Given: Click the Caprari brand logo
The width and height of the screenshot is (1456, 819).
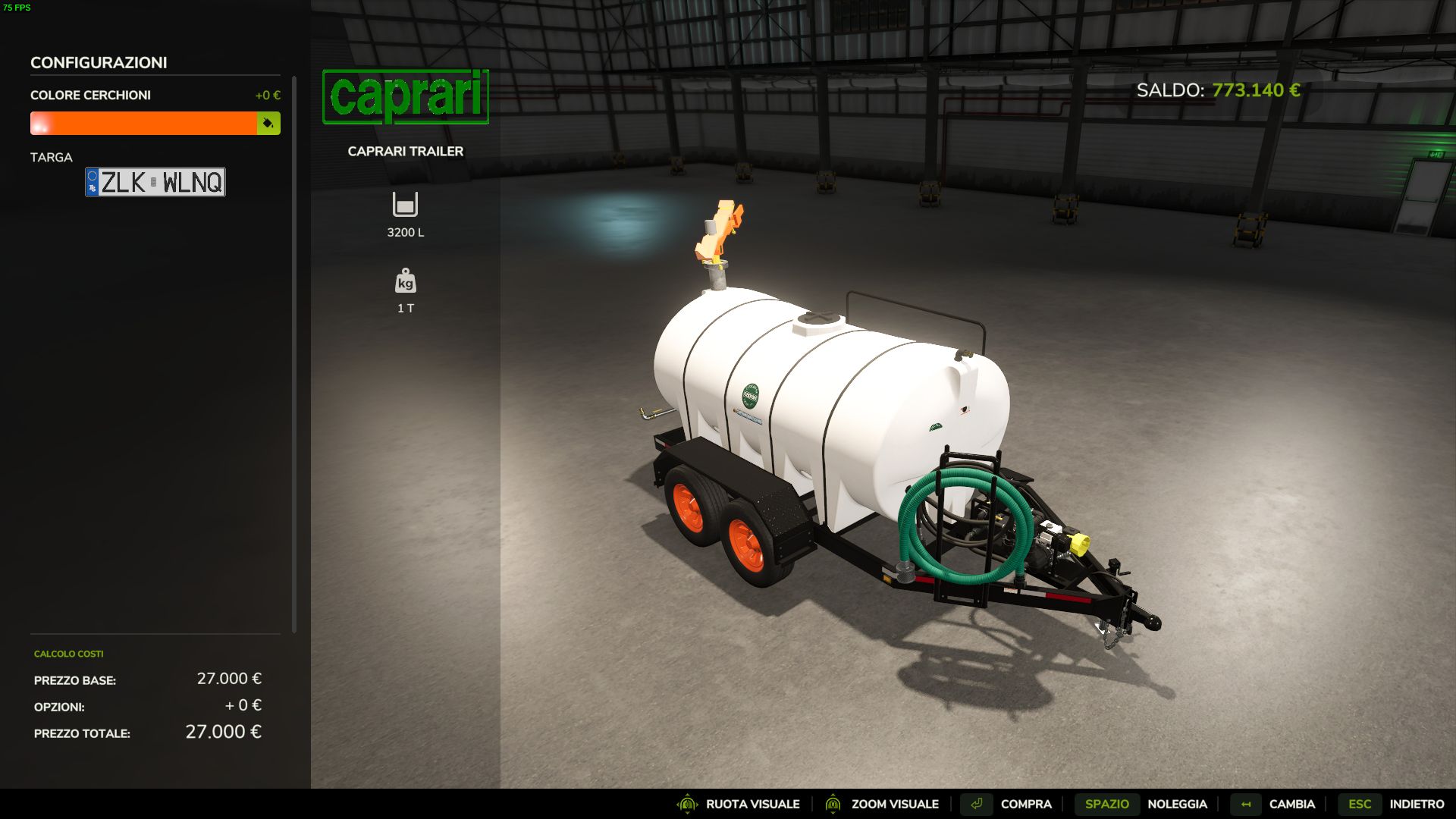Looking at the screenshot, I should pos(406,96).
